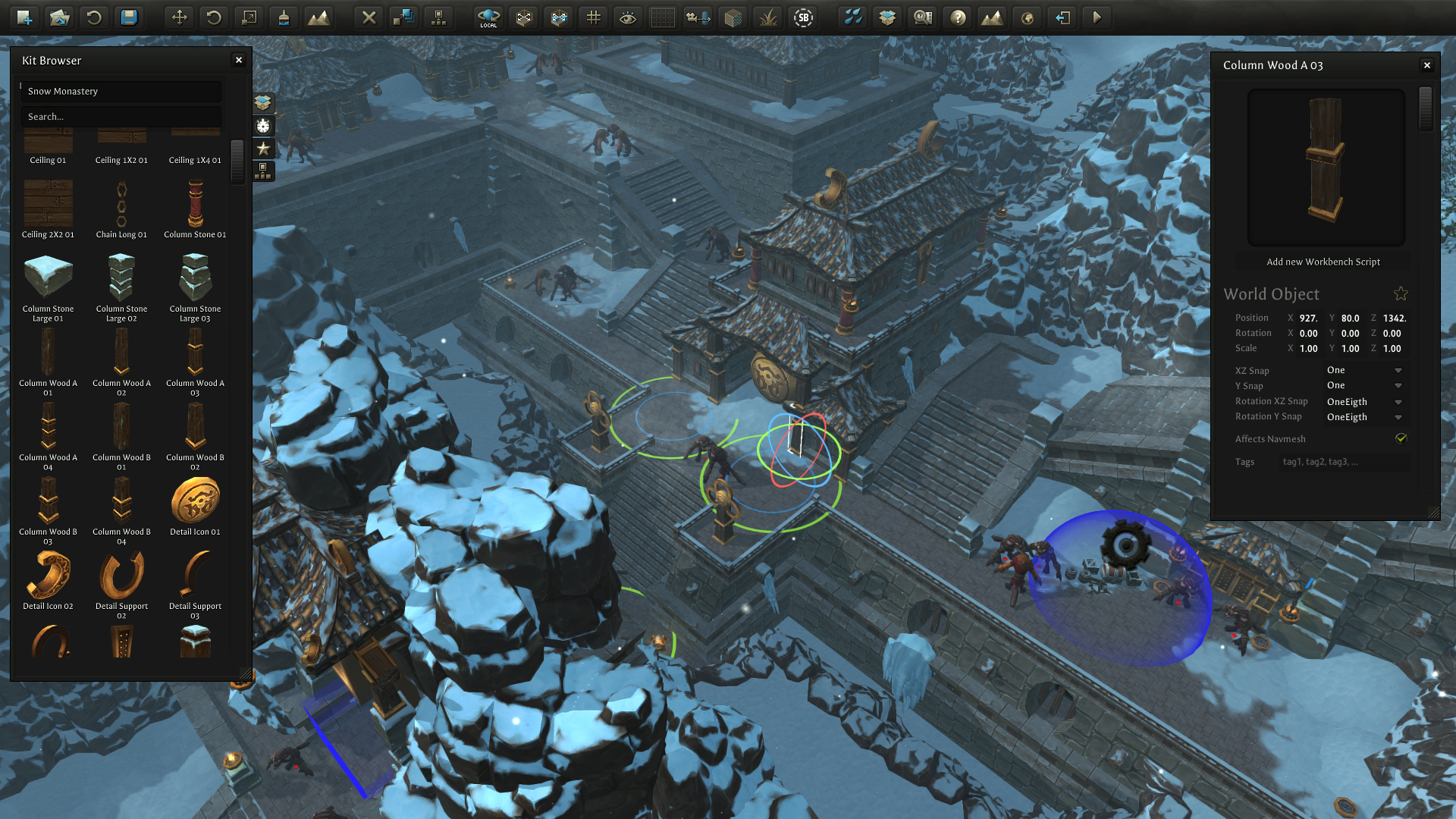Select the Rotate tool in the toolbar
Viewport: 1456px width, 819px height.
tap(213, 17)
